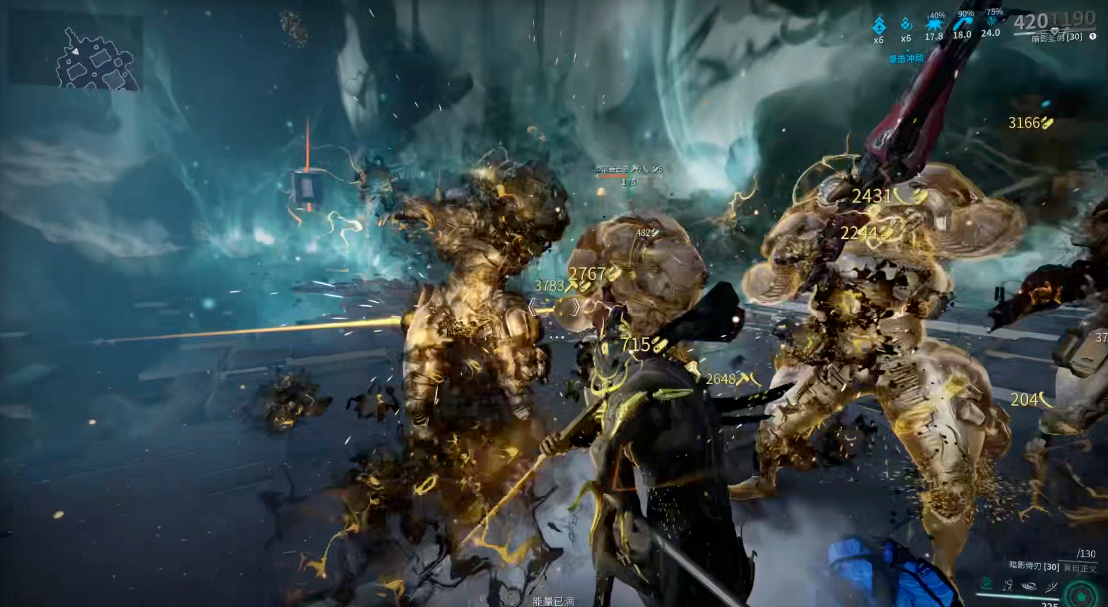1108x607 pixels.
Task: Activate the running figure ability icon
Action: (x=1007, y=584)
